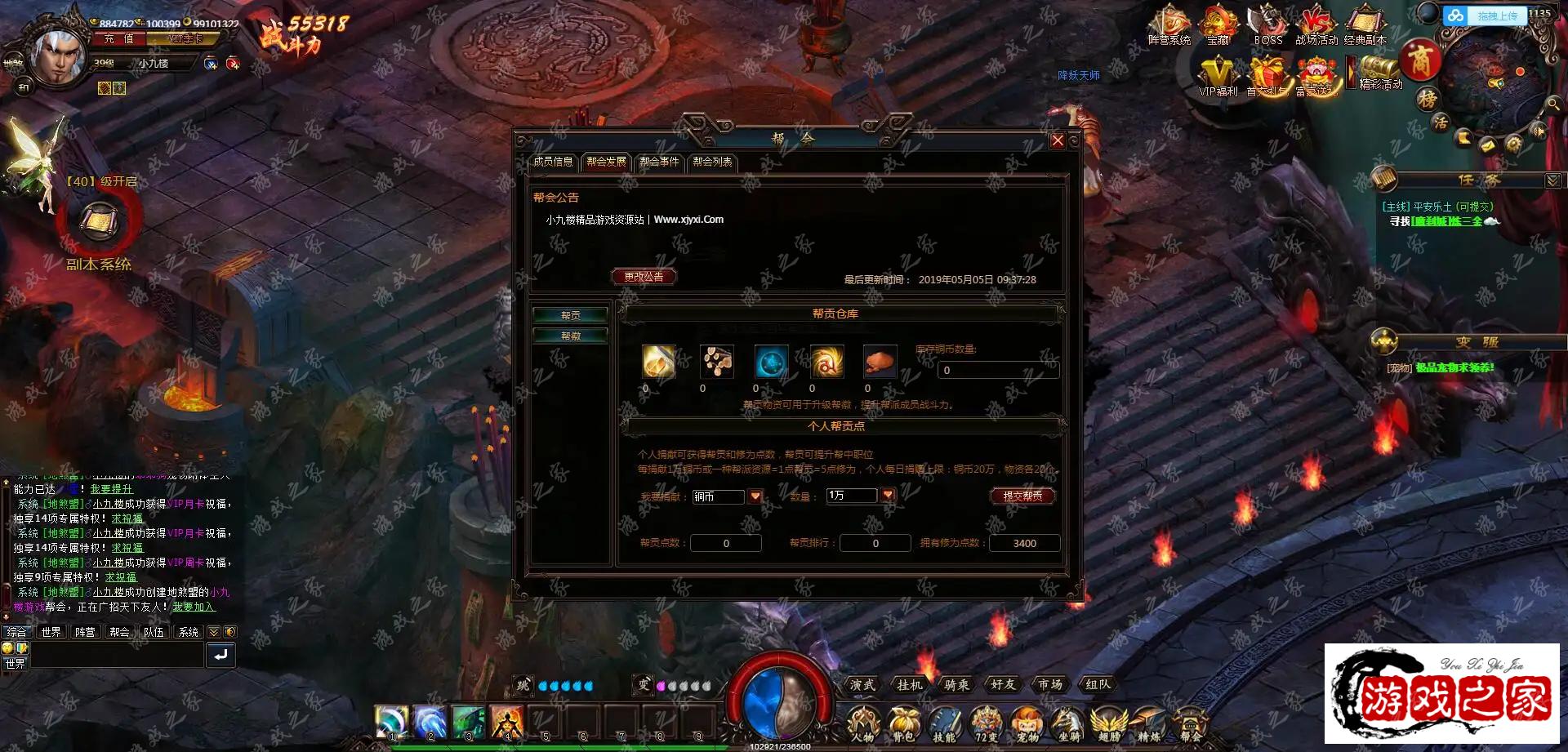This screenshot has width=1568, height=752.
Task: Switch to the 成员信息 tab
Action: tap(553, 162)
